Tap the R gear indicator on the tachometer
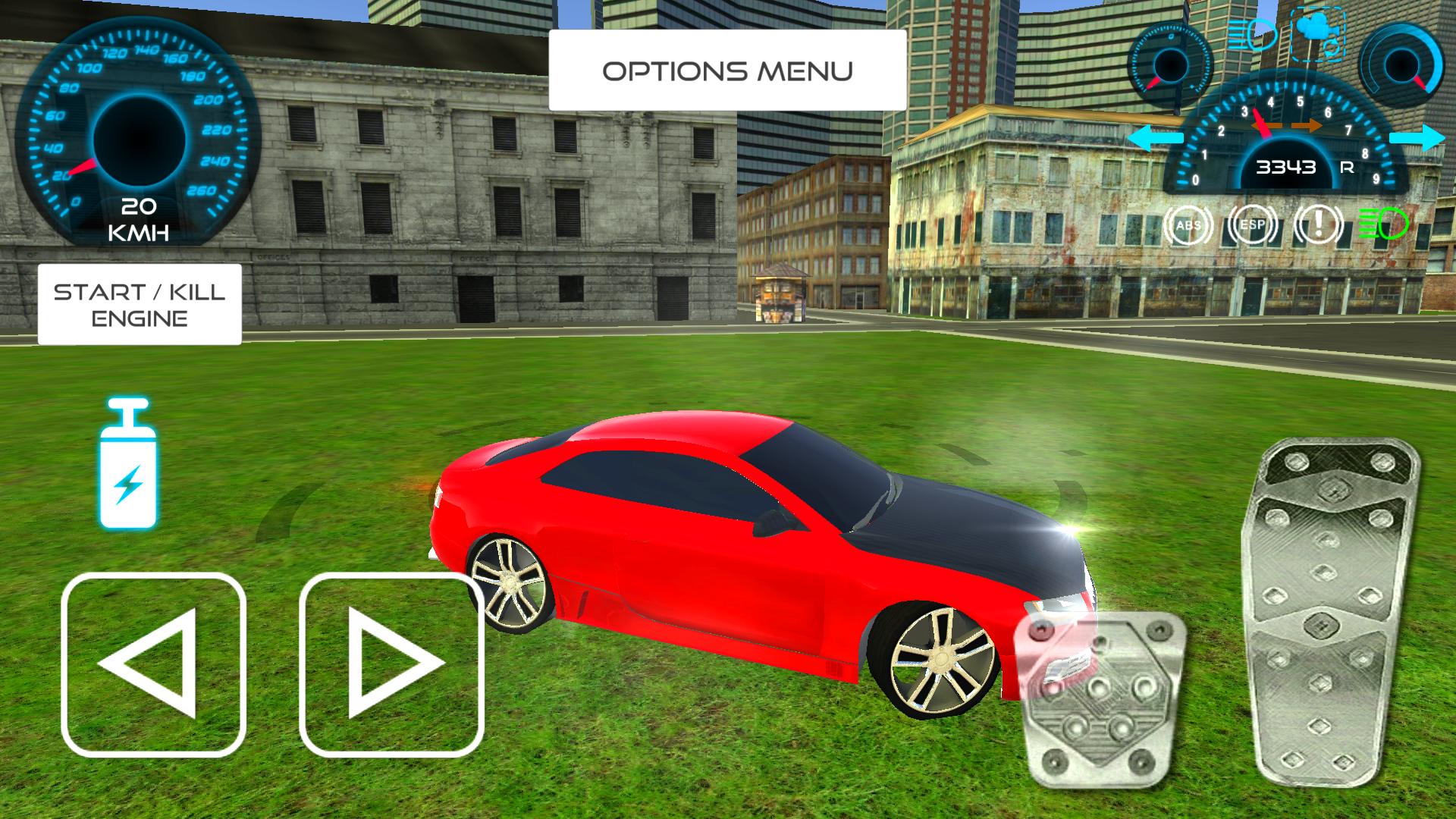 [1348, 168]
